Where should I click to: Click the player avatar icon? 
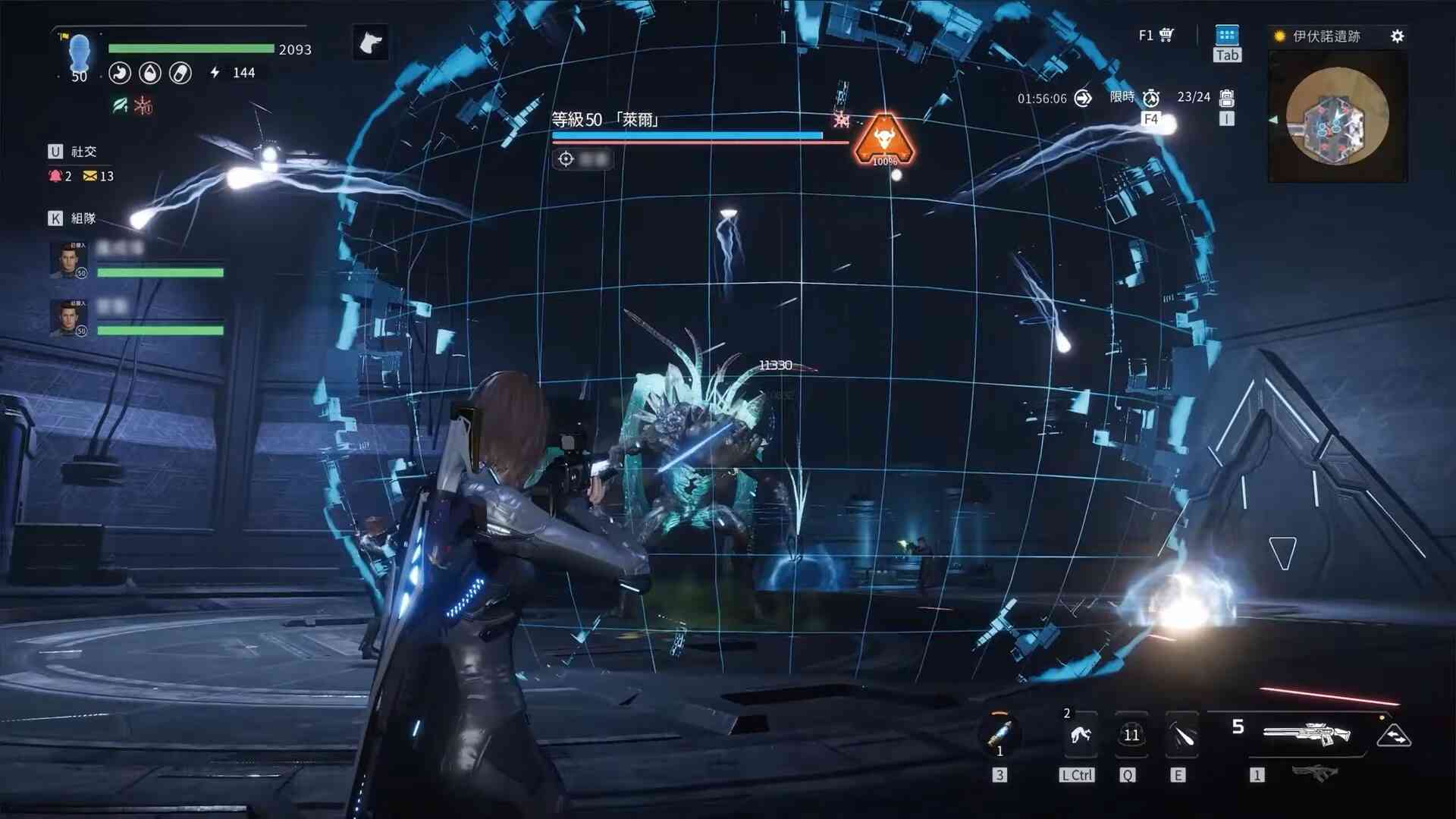(x=79, y=53)
